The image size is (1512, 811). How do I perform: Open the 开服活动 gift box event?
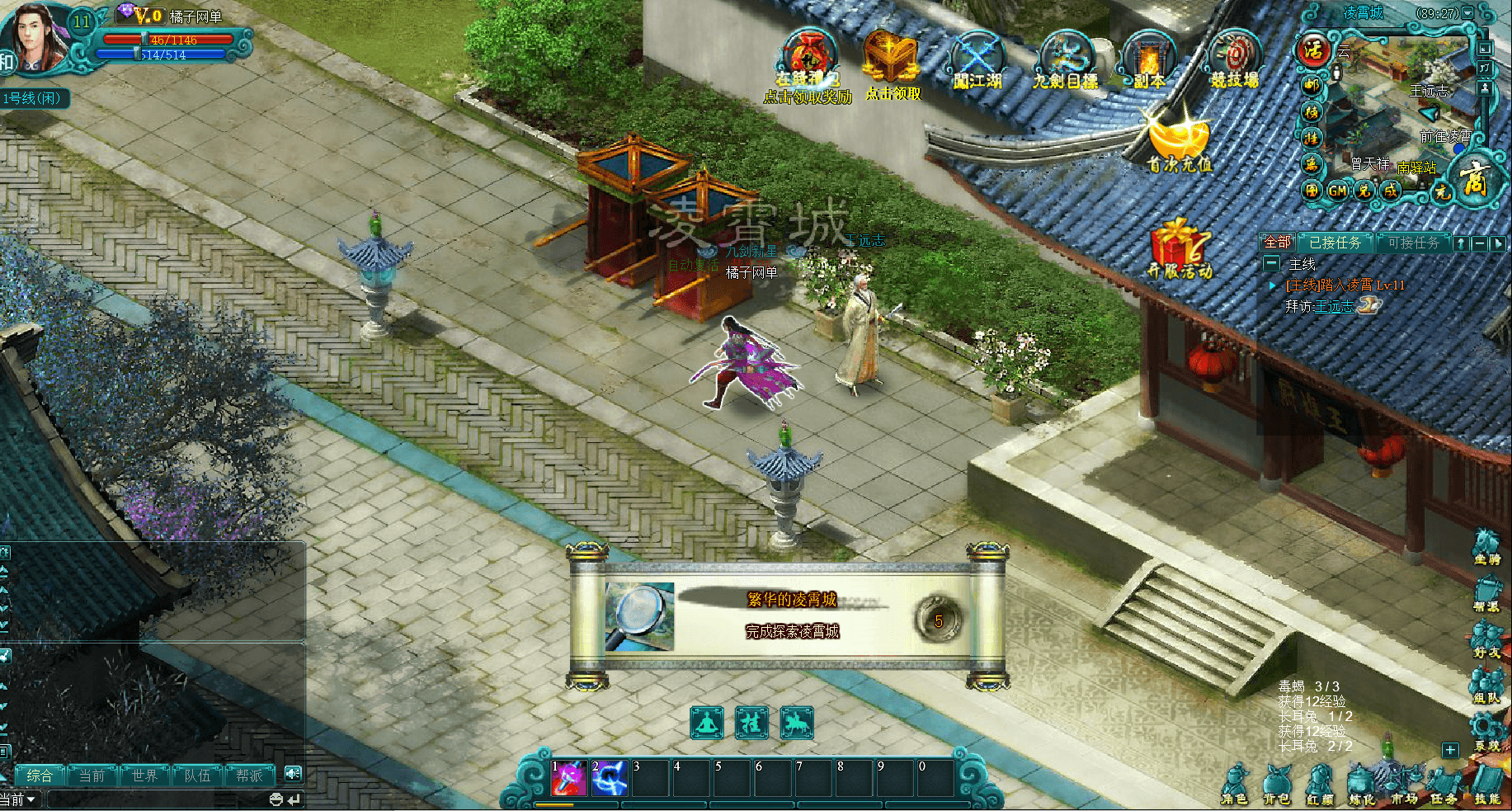point(1179,248)
